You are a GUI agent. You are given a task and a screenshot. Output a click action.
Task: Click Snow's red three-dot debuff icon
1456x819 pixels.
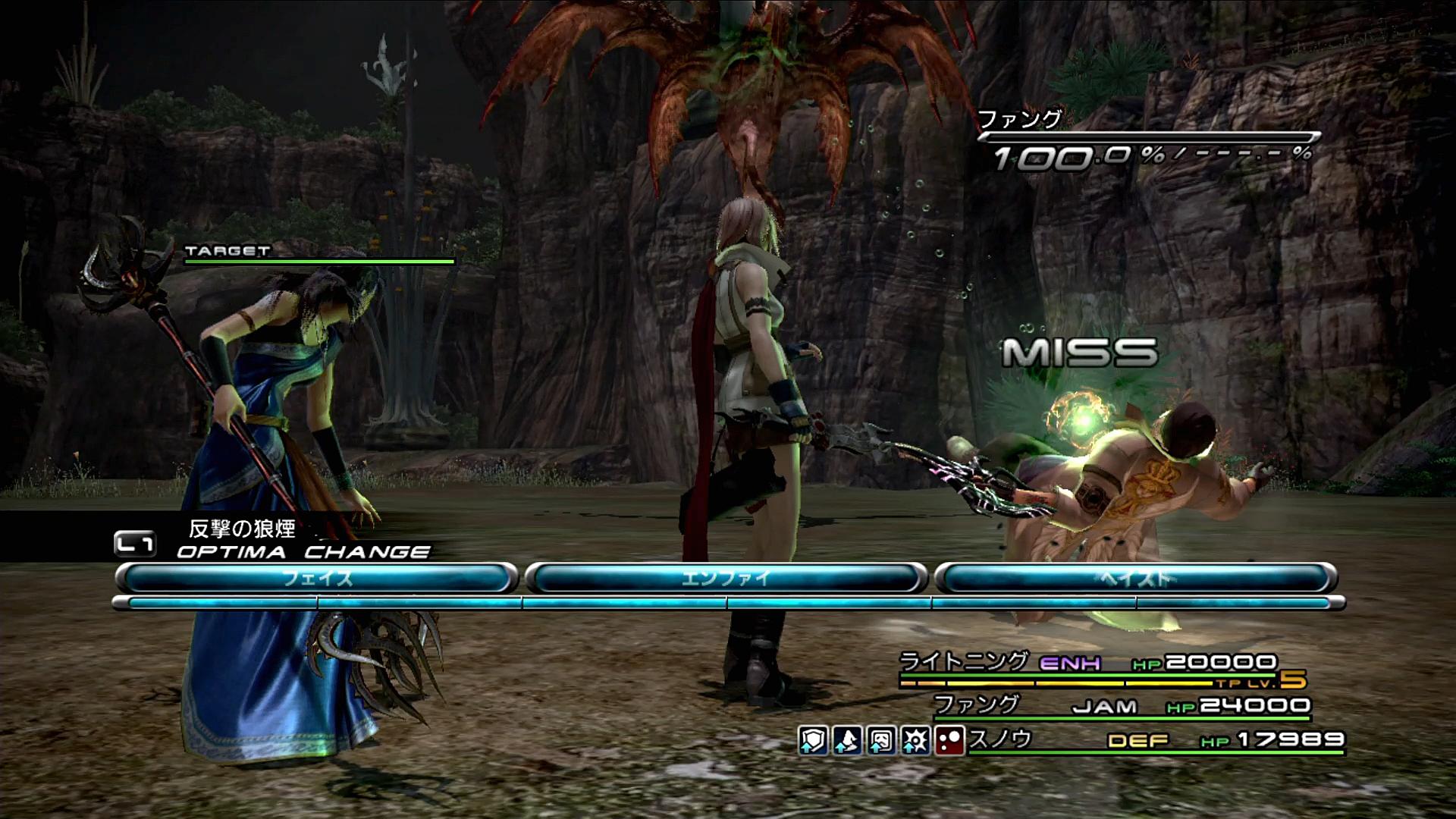pyautogui.click(x=949, y=740)
